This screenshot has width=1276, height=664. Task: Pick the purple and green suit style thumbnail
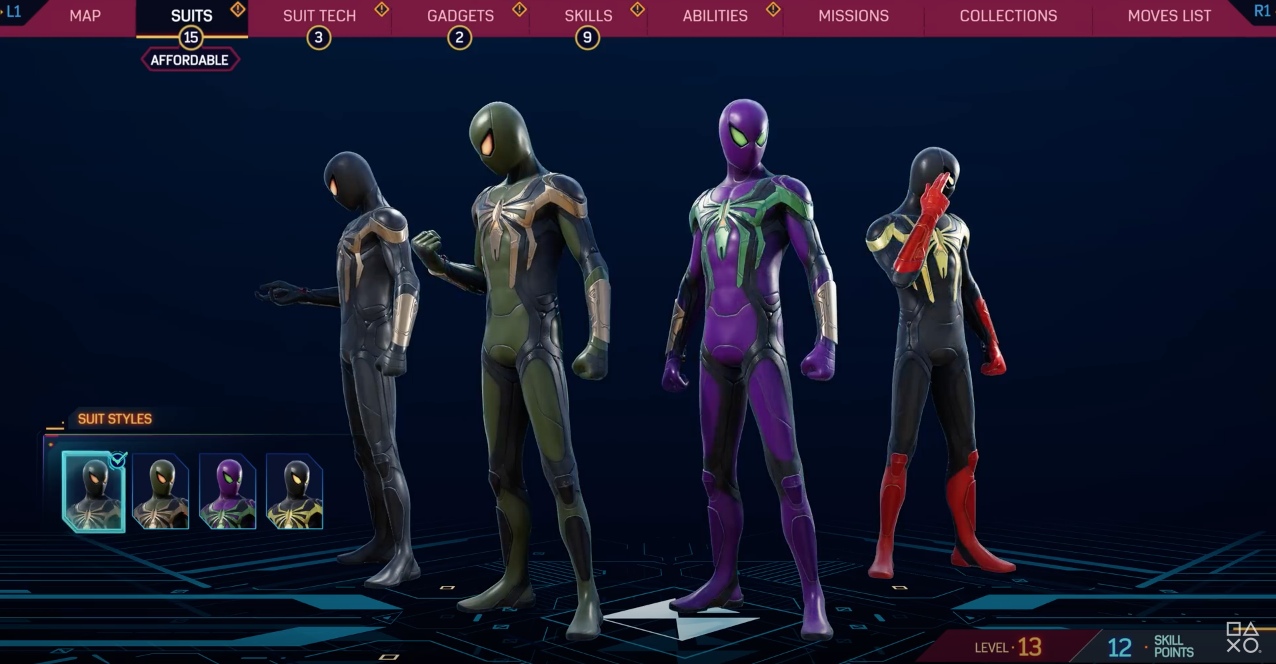coord(228,490)
